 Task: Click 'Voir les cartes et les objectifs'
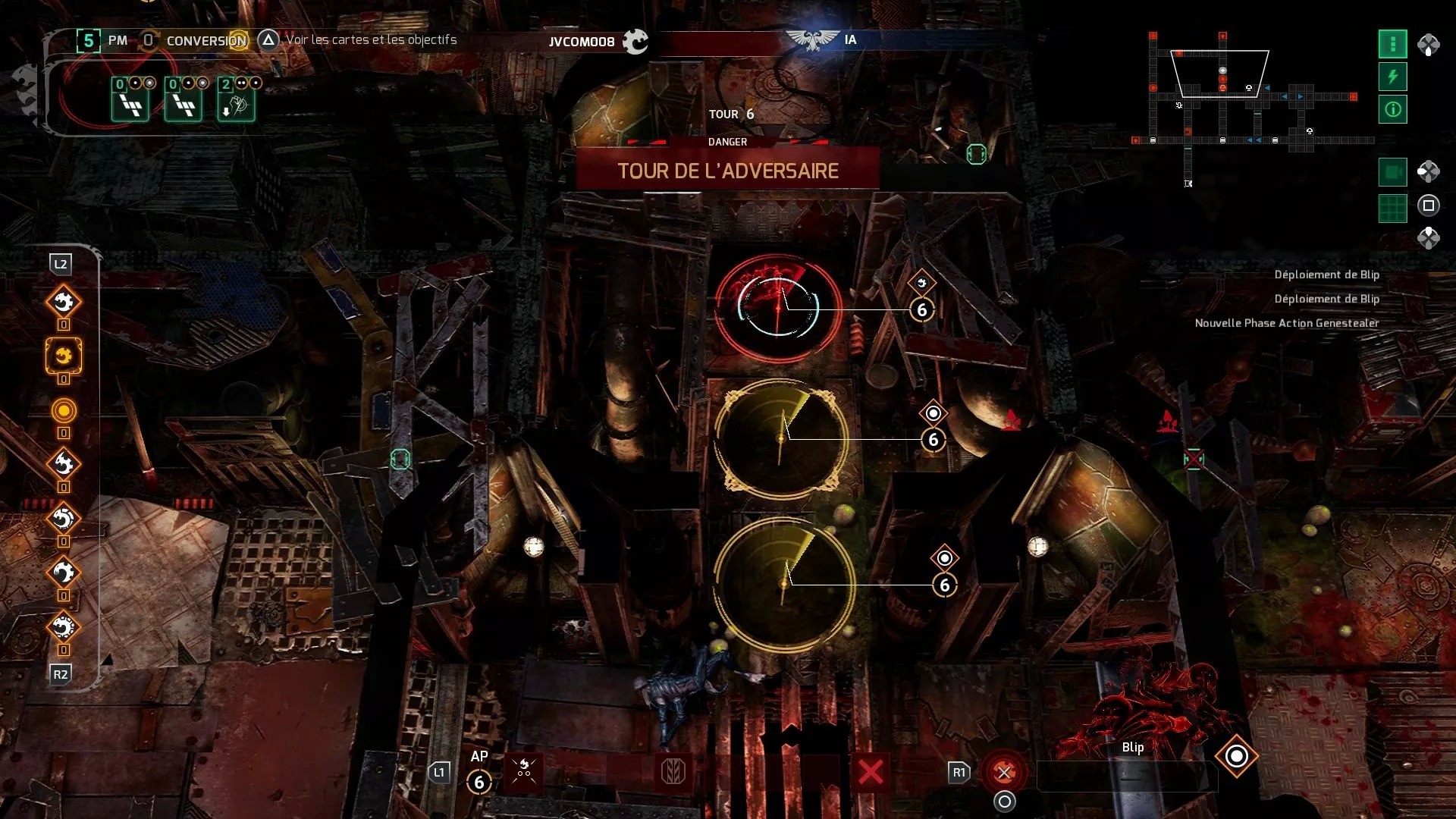point(369,41)
